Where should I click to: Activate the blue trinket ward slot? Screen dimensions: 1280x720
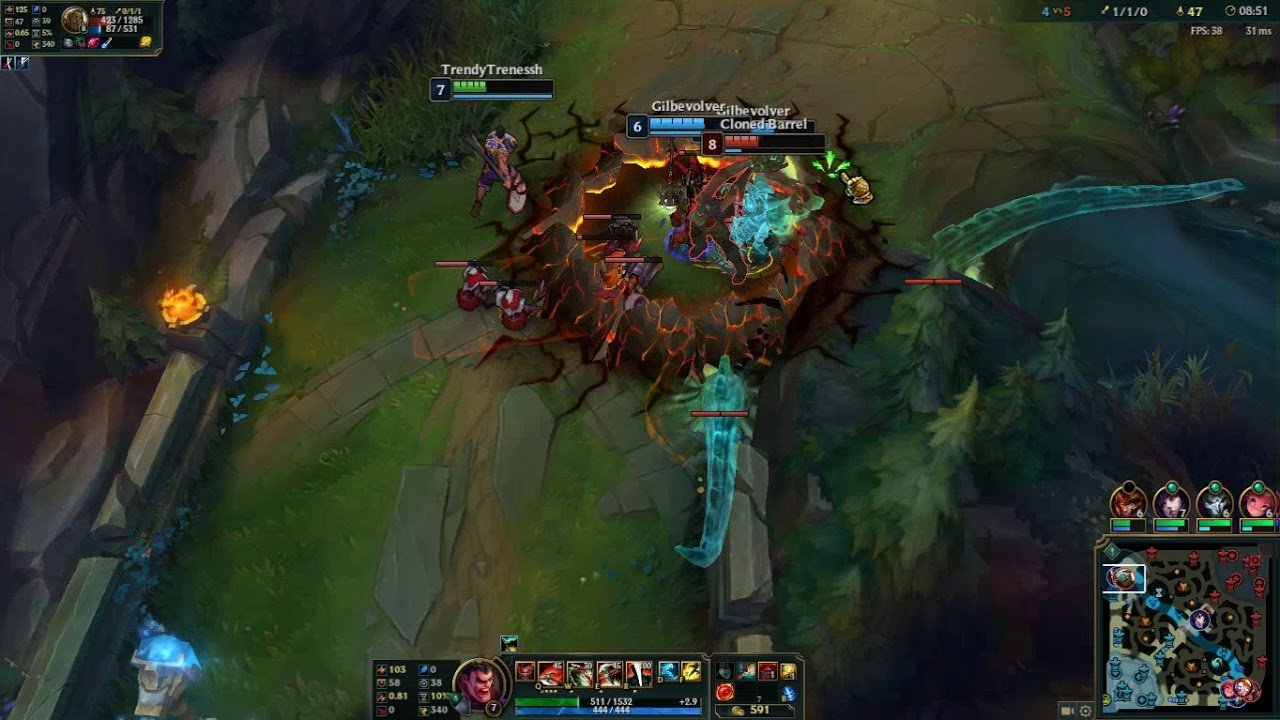tap(789, 692)
